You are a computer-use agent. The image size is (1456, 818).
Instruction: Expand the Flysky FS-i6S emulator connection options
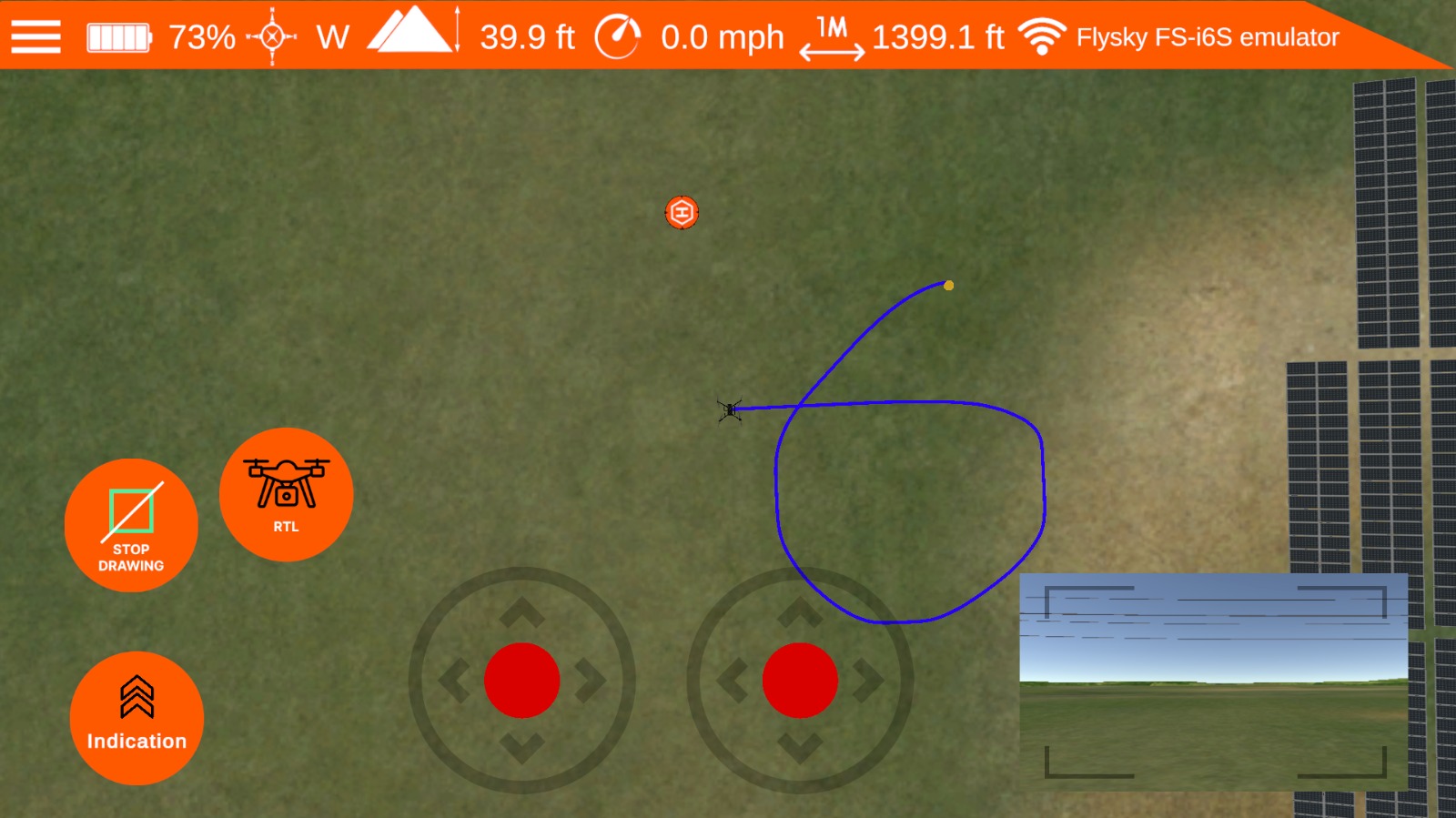pyautogui.click(x=1208, y=36)
